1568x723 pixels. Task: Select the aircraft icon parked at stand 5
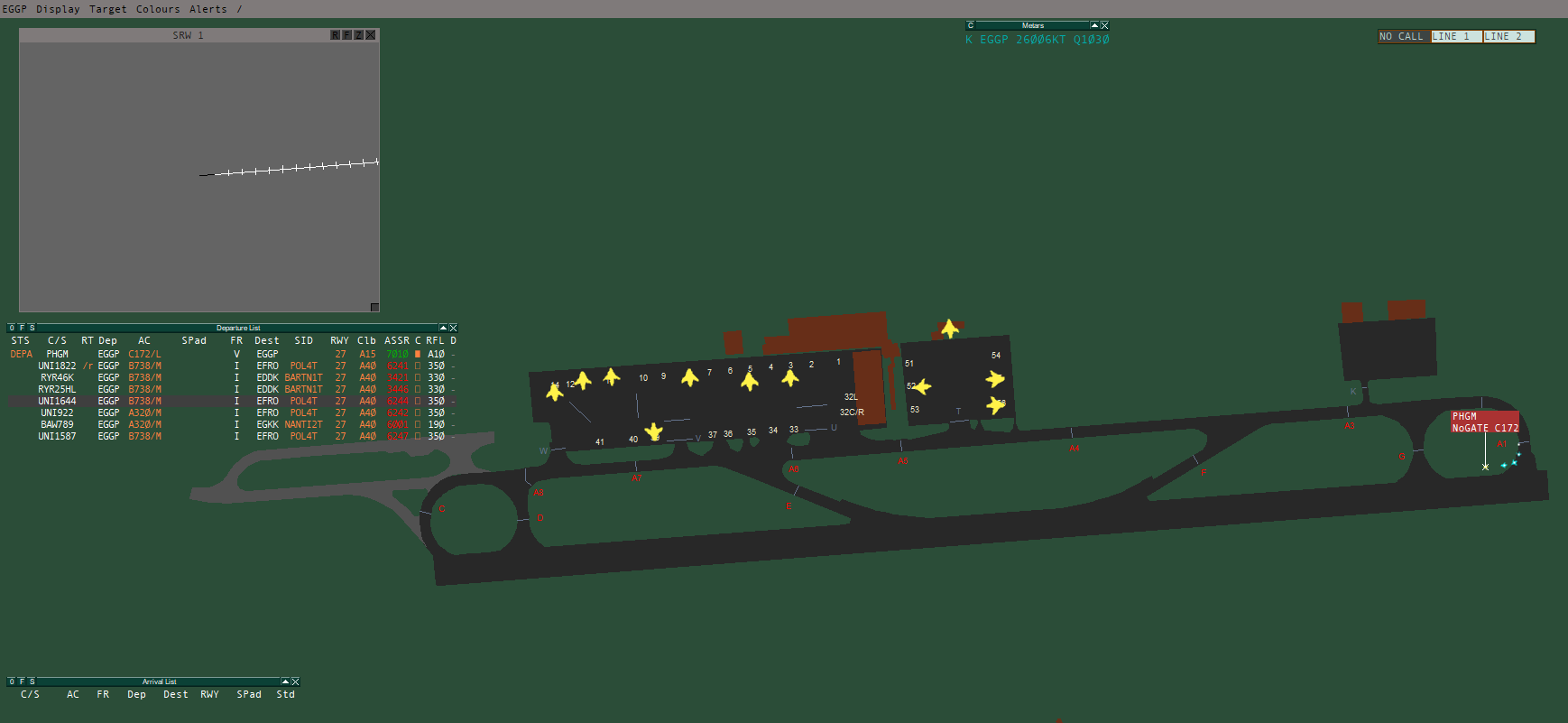pyautogui.click(x=749, y=380)
